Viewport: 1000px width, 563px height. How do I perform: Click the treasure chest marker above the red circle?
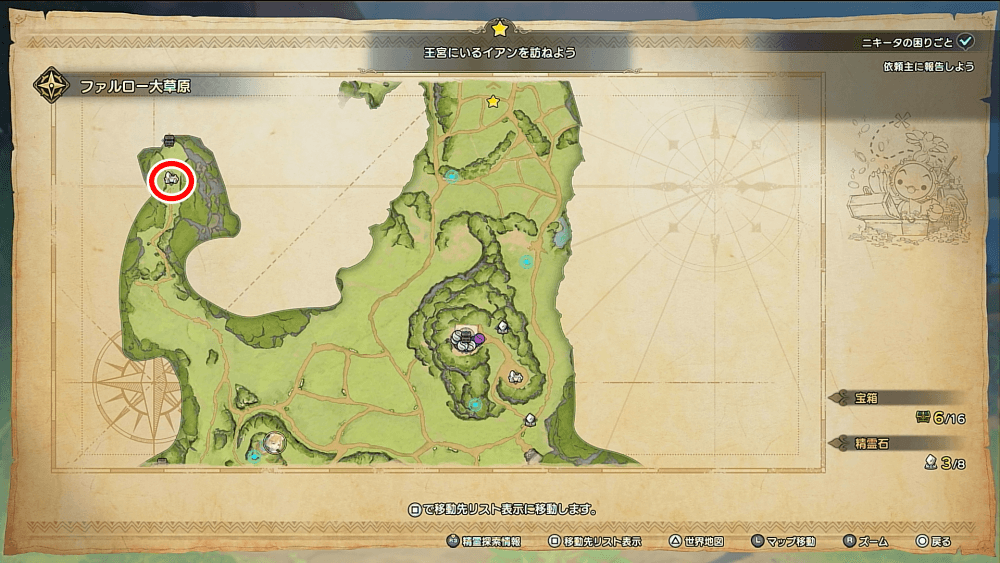tap(169, 140)
